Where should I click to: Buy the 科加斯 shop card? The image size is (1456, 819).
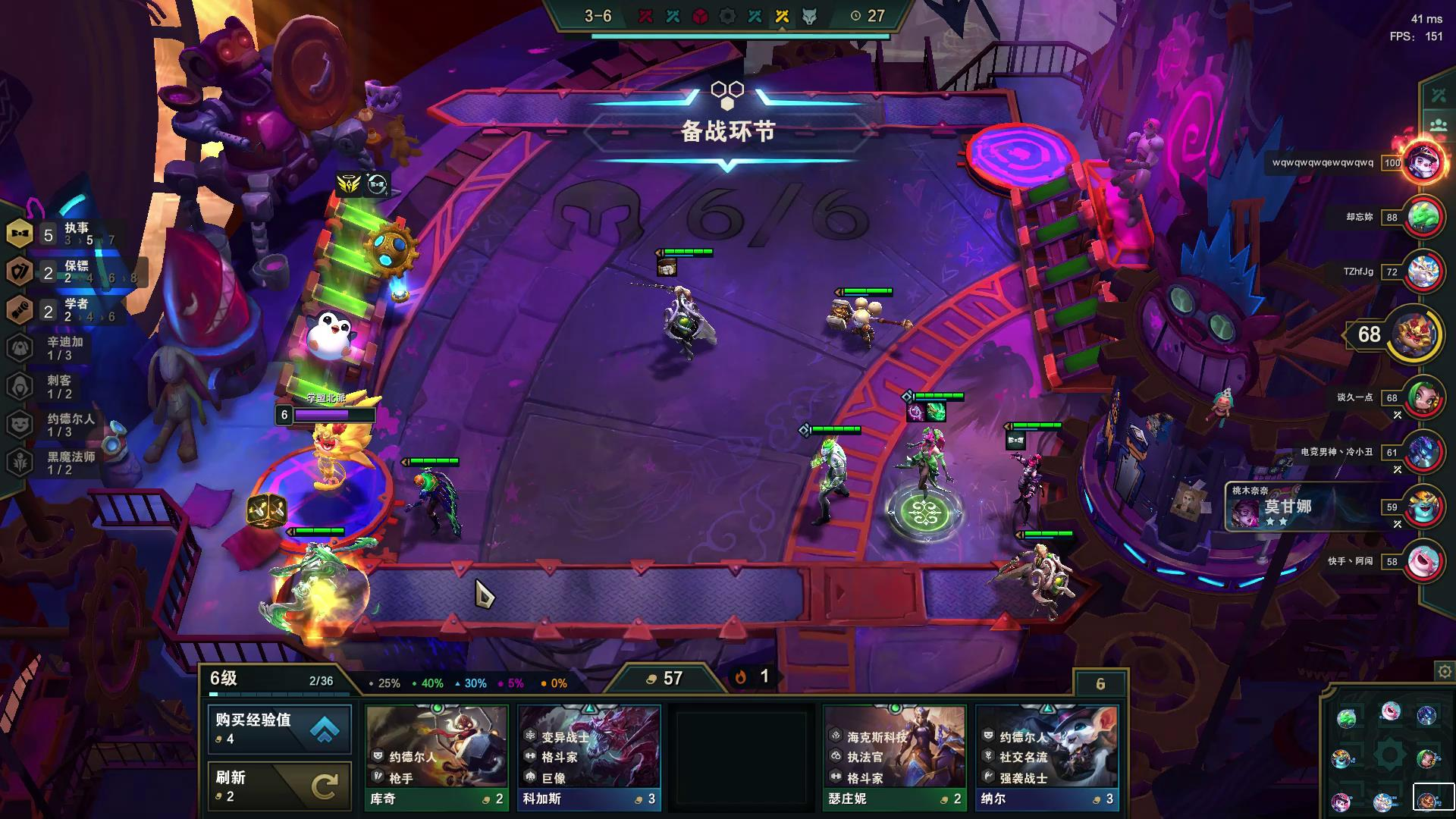pos(589,757)
